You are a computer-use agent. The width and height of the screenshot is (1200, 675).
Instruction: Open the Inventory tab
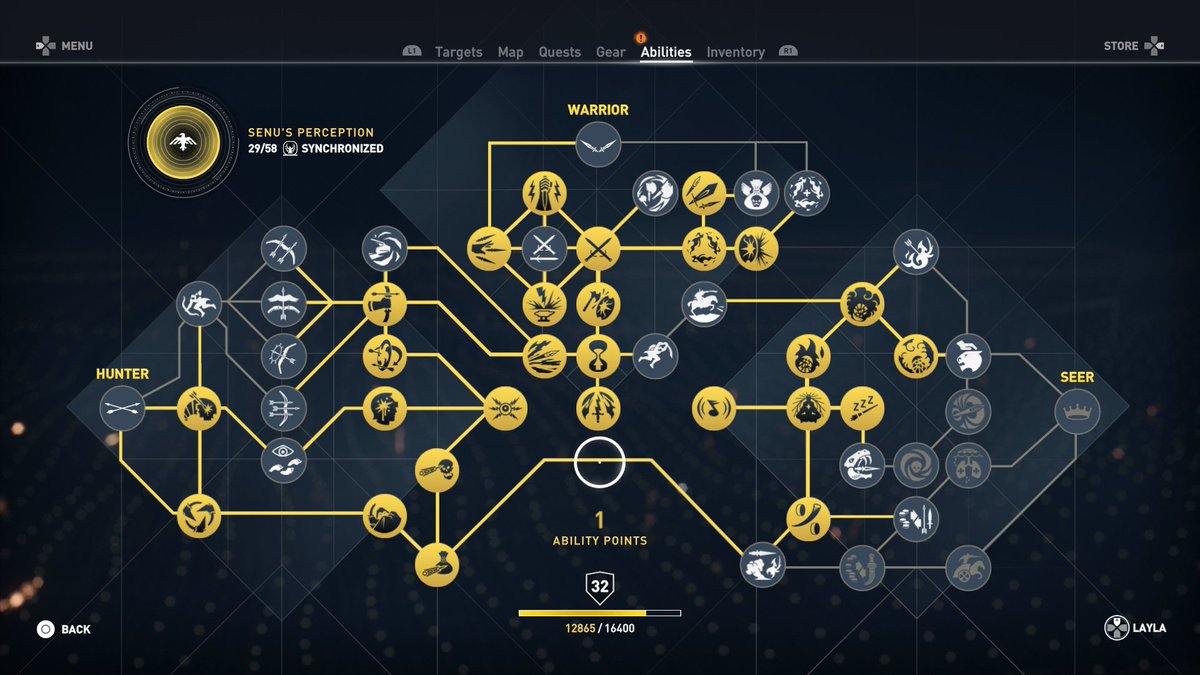[x=735, y=52]
